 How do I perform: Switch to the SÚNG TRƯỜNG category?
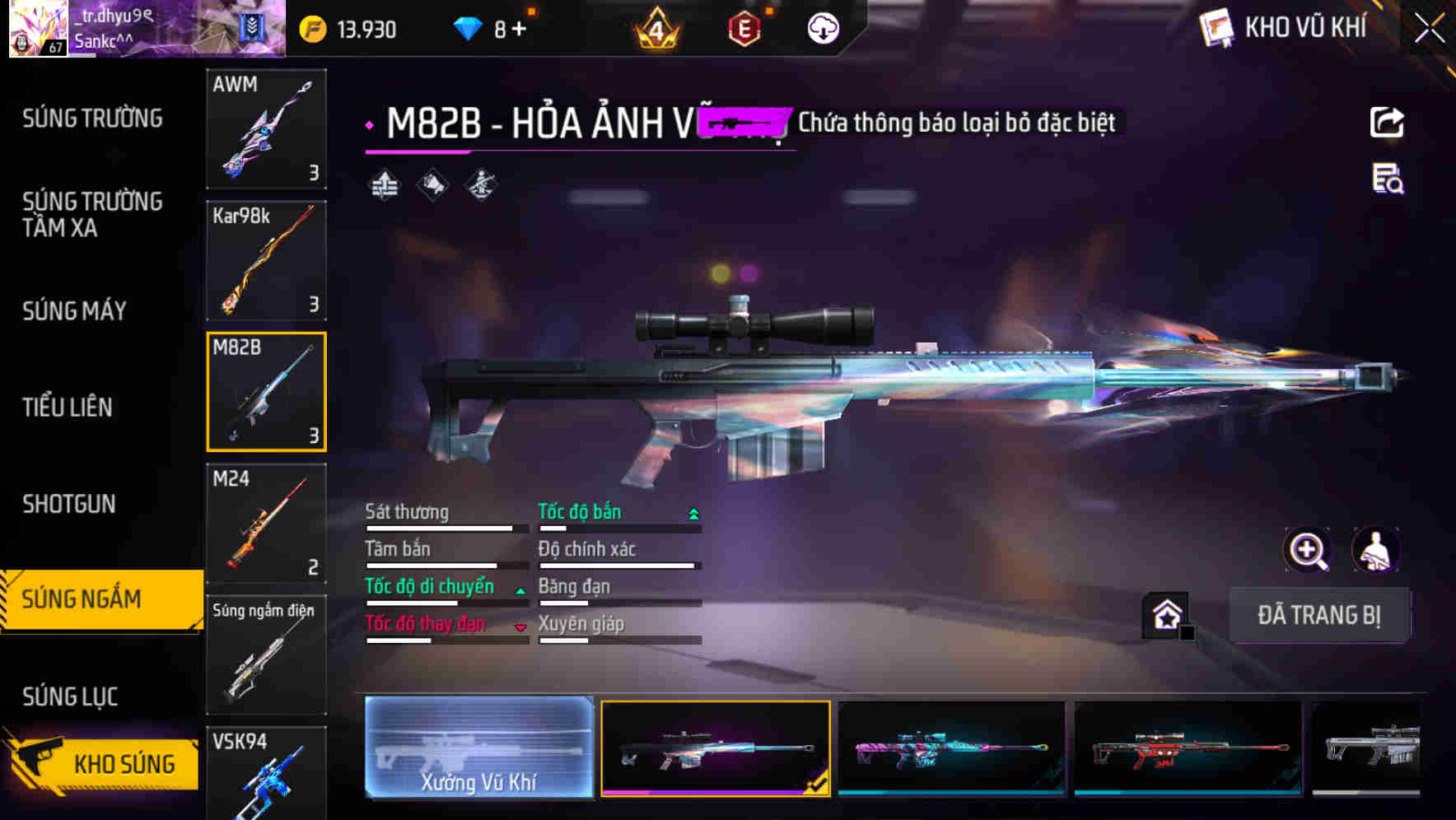coord(91,118)
